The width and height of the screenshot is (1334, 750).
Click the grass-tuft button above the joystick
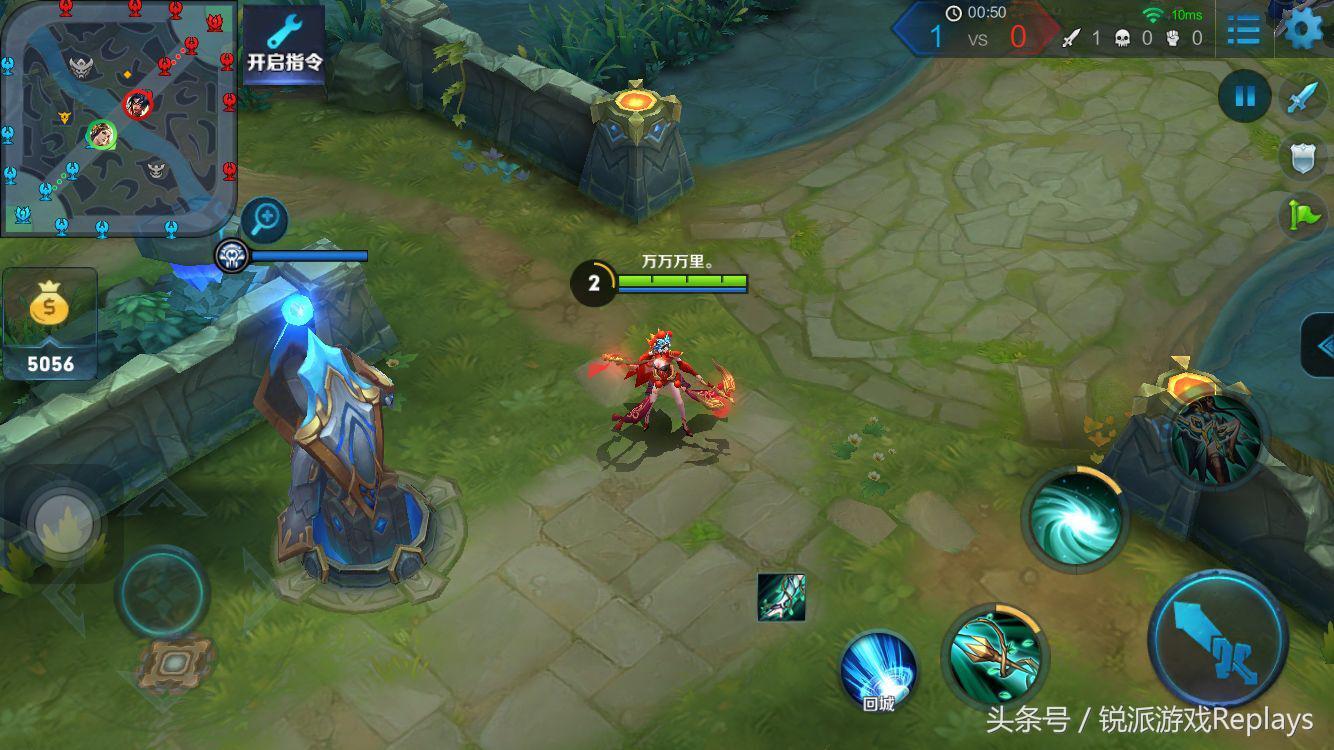coord(65,520)
